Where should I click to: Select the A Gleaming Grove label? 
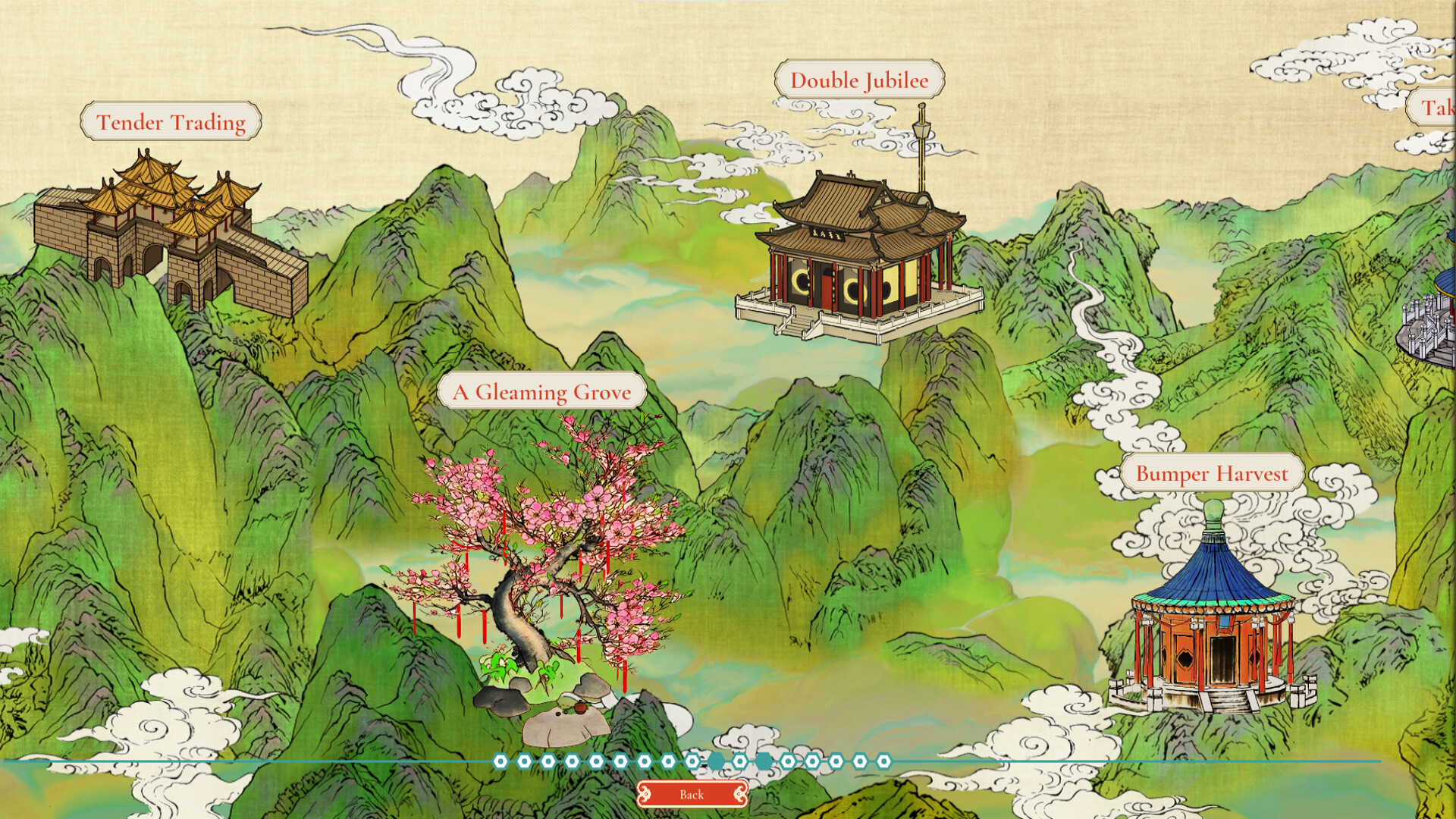[542, 391]
